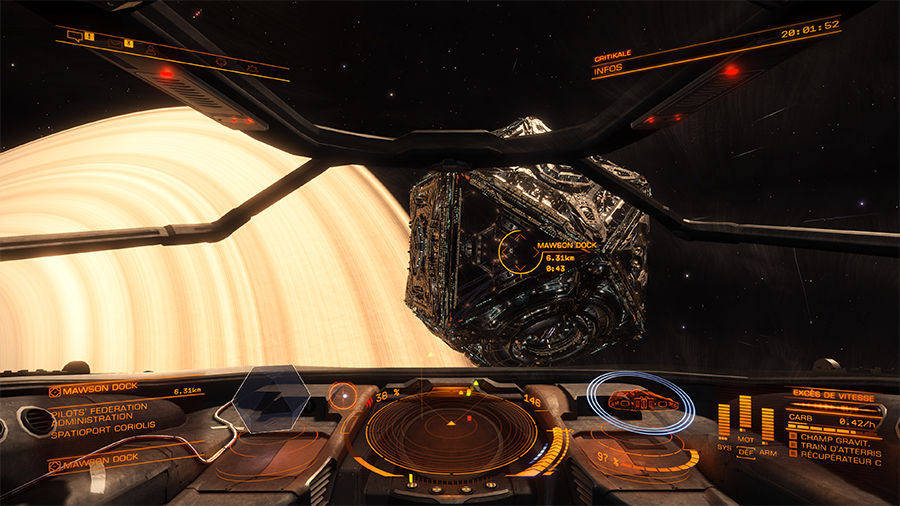The image size is (900, 506).
Task: Boost power to MOT engines
Action: pyautogui.click(x=745, y=438)
